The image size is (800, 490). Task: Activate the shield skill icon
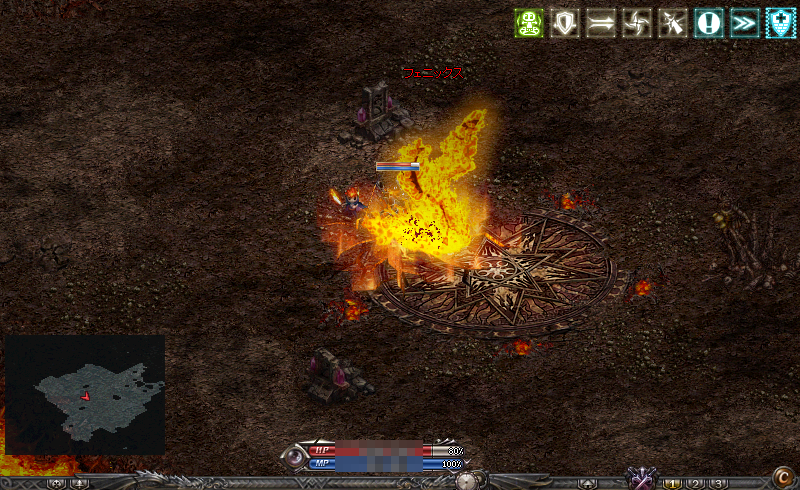566,23
